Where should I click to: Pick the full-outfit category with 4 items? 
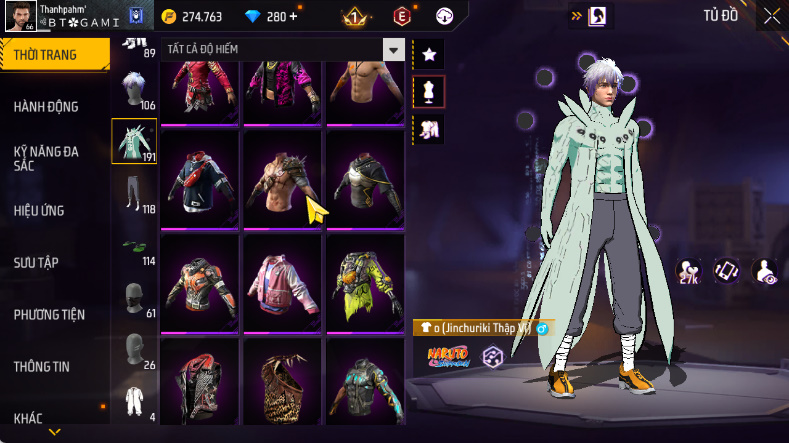coord(134,400)
